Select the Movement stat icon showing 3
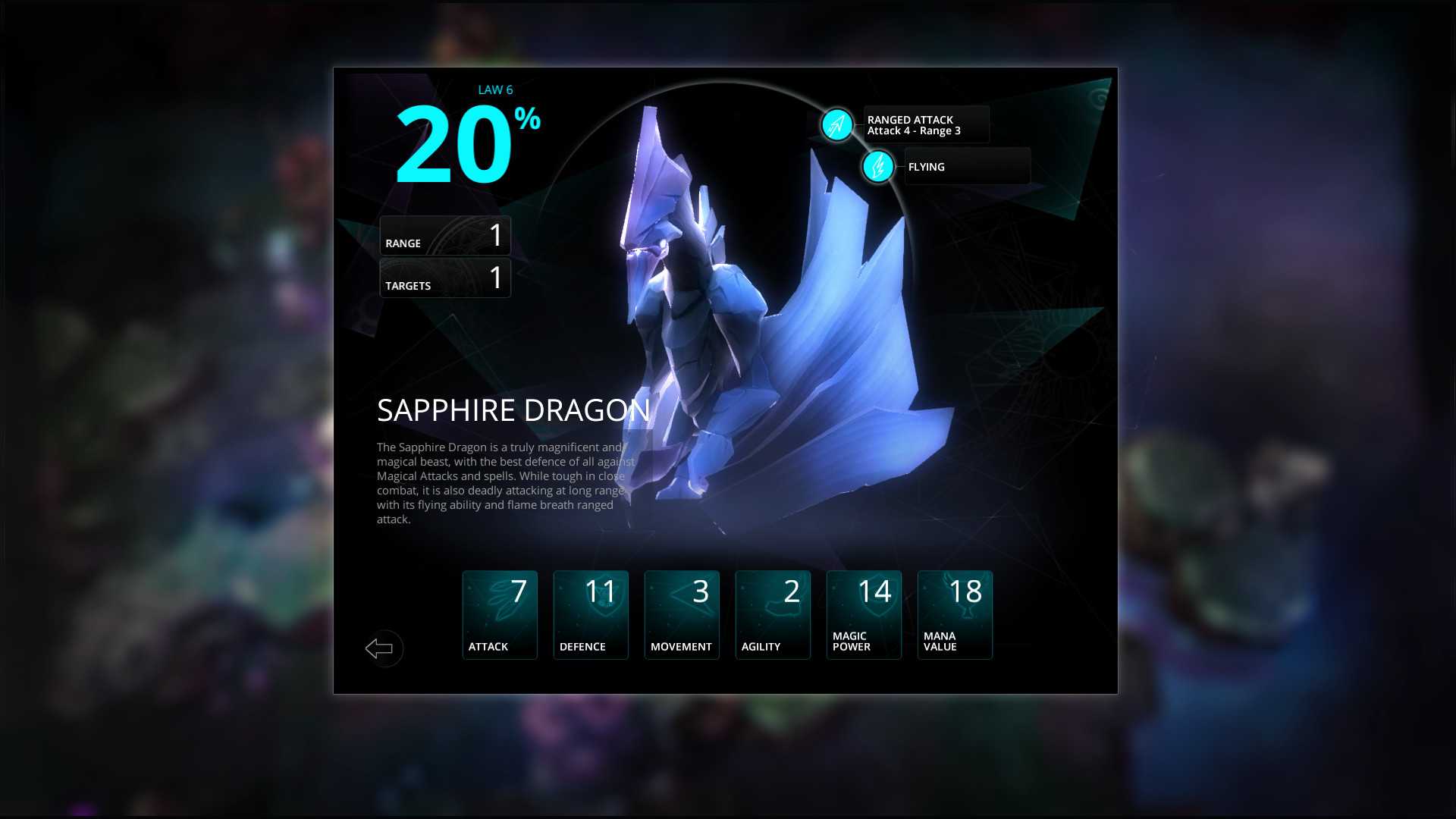1456x819 pixels. pyautogui.click(x=681, y=614)
